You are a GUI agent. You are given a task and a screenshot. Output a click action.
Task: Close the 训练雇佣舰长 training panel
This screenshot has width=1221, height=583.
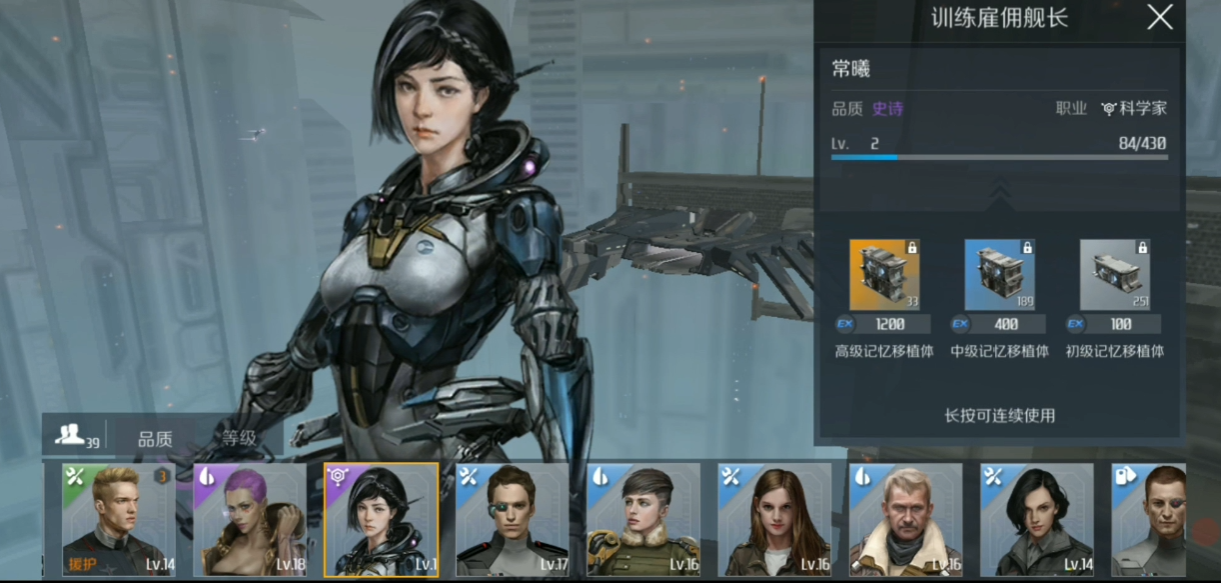(1159, 18)
